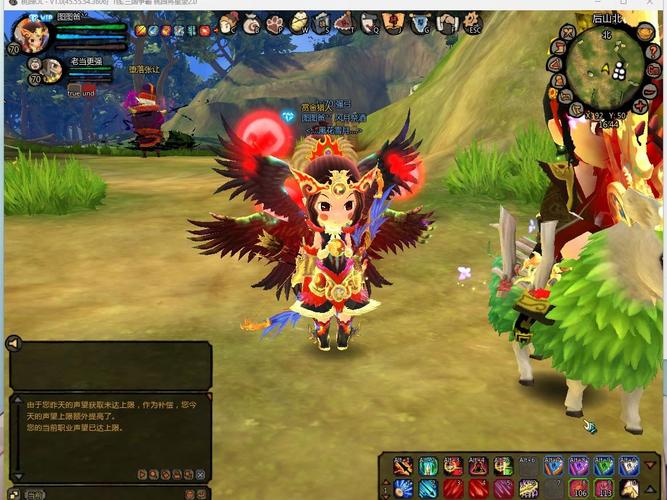Activate the orange sword slash skill
The width and height of the screenshot is (667, 500).
click(x=403, y=466)
